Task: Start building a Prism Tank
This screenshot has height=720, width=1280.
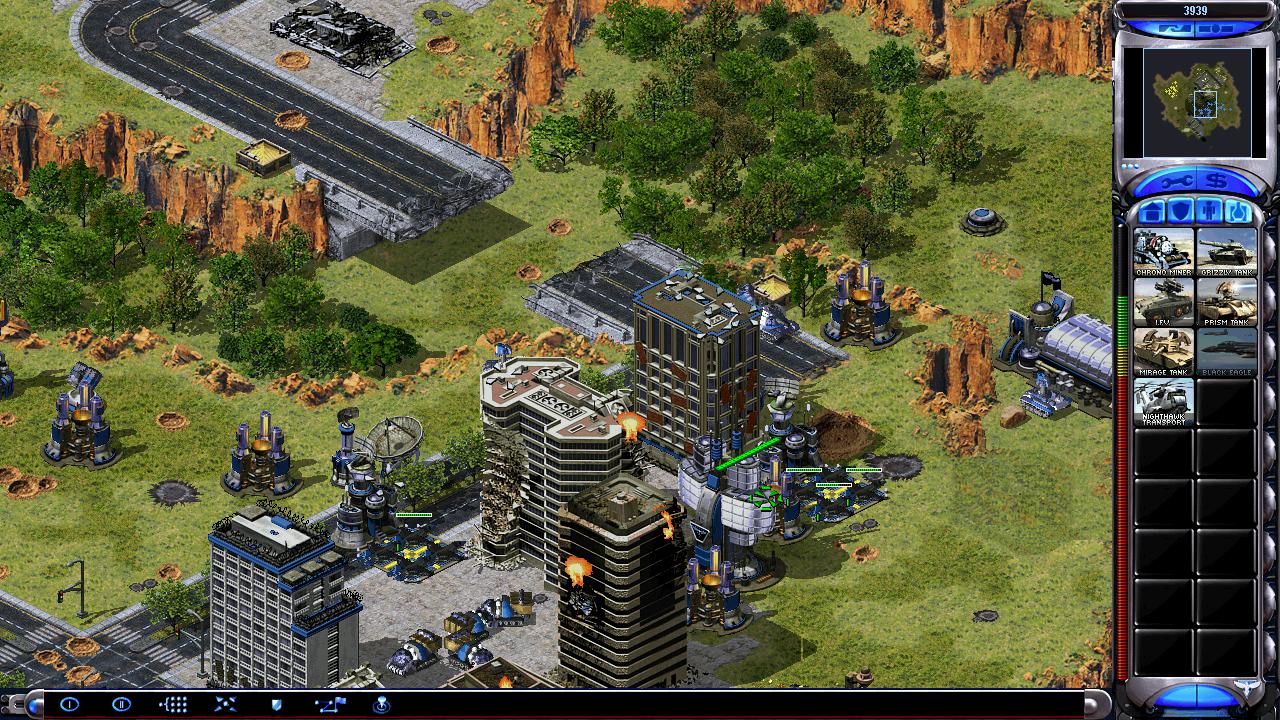Action: point(1226,302)
